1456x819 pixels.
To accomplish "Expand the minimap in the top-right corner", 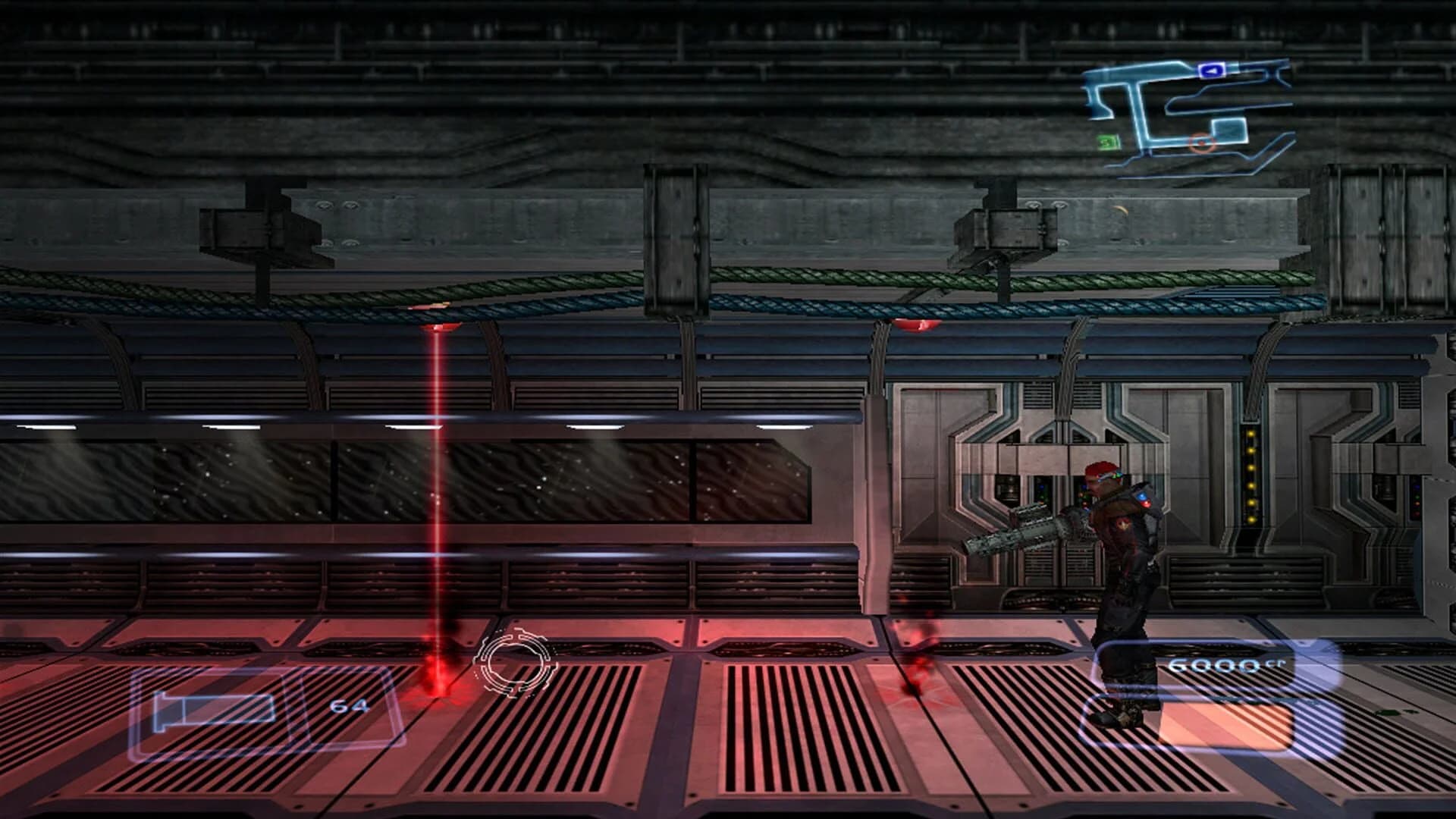I will 1191,110.
